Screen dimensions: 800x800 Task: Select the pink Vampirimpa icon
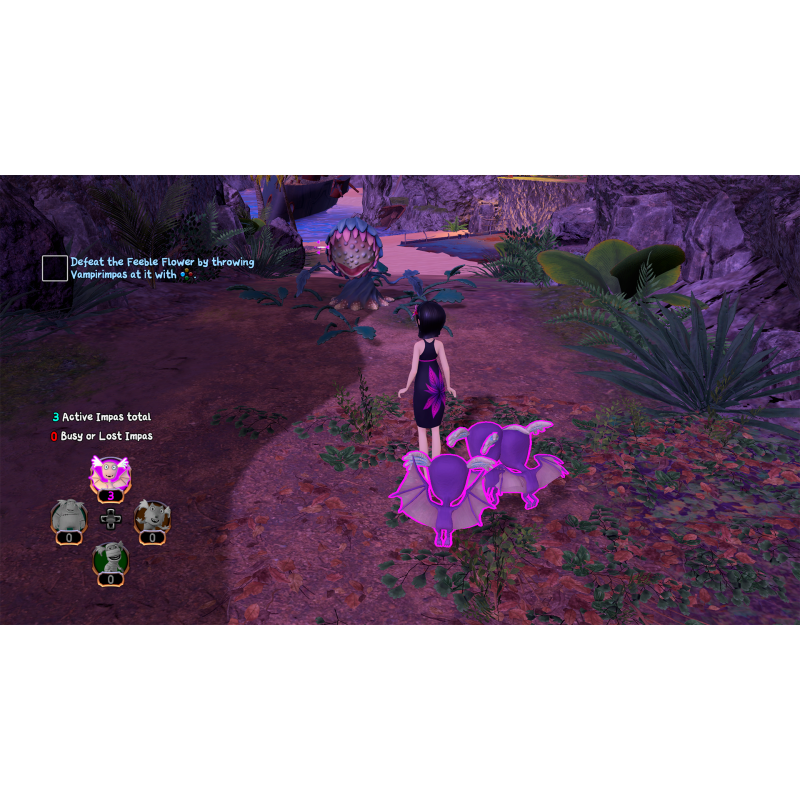tap(110, 474)
